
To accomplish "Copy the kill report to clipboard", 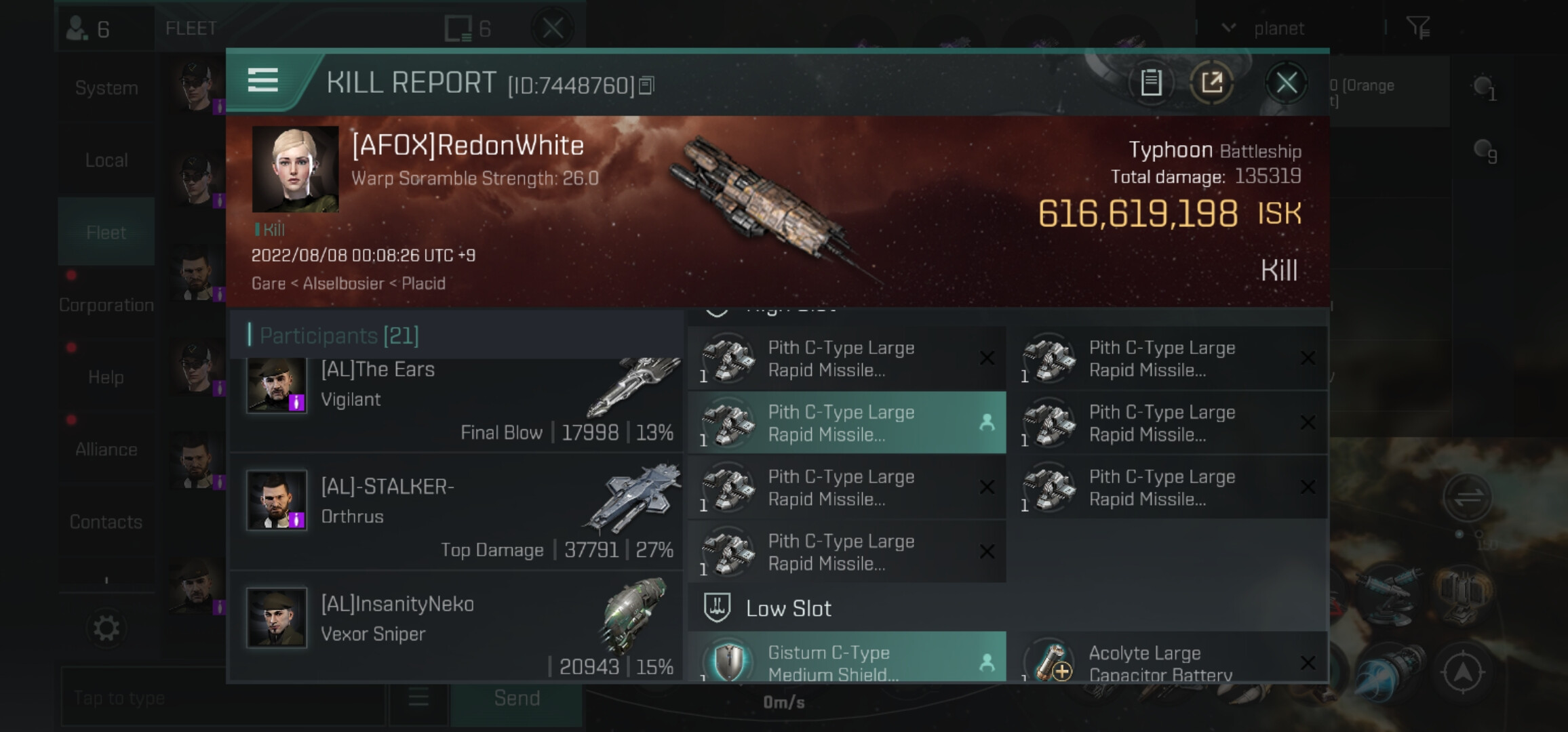I will click(1151, 83).
